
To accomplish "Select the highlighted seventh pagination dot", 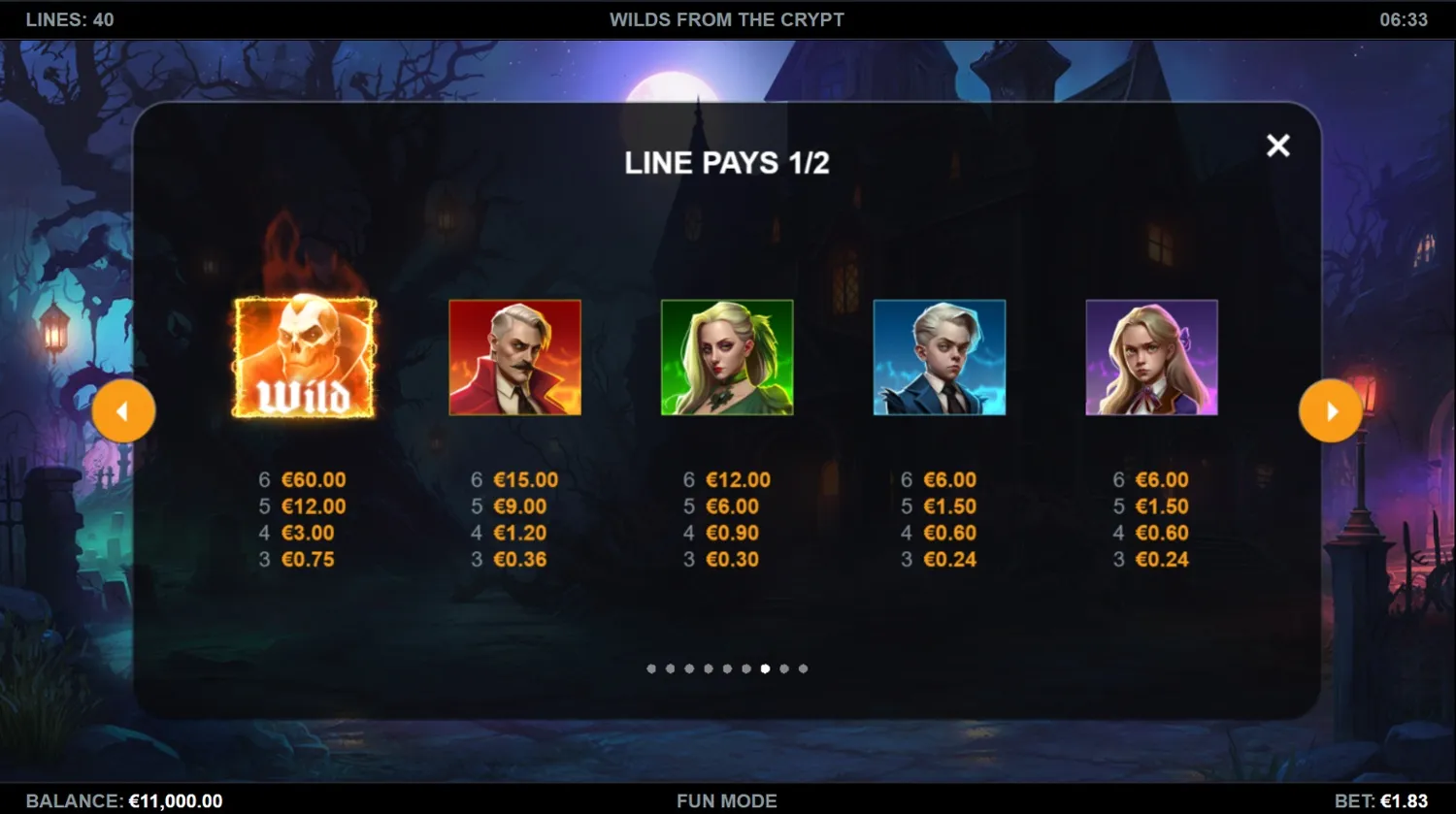I will coord(765,668).
